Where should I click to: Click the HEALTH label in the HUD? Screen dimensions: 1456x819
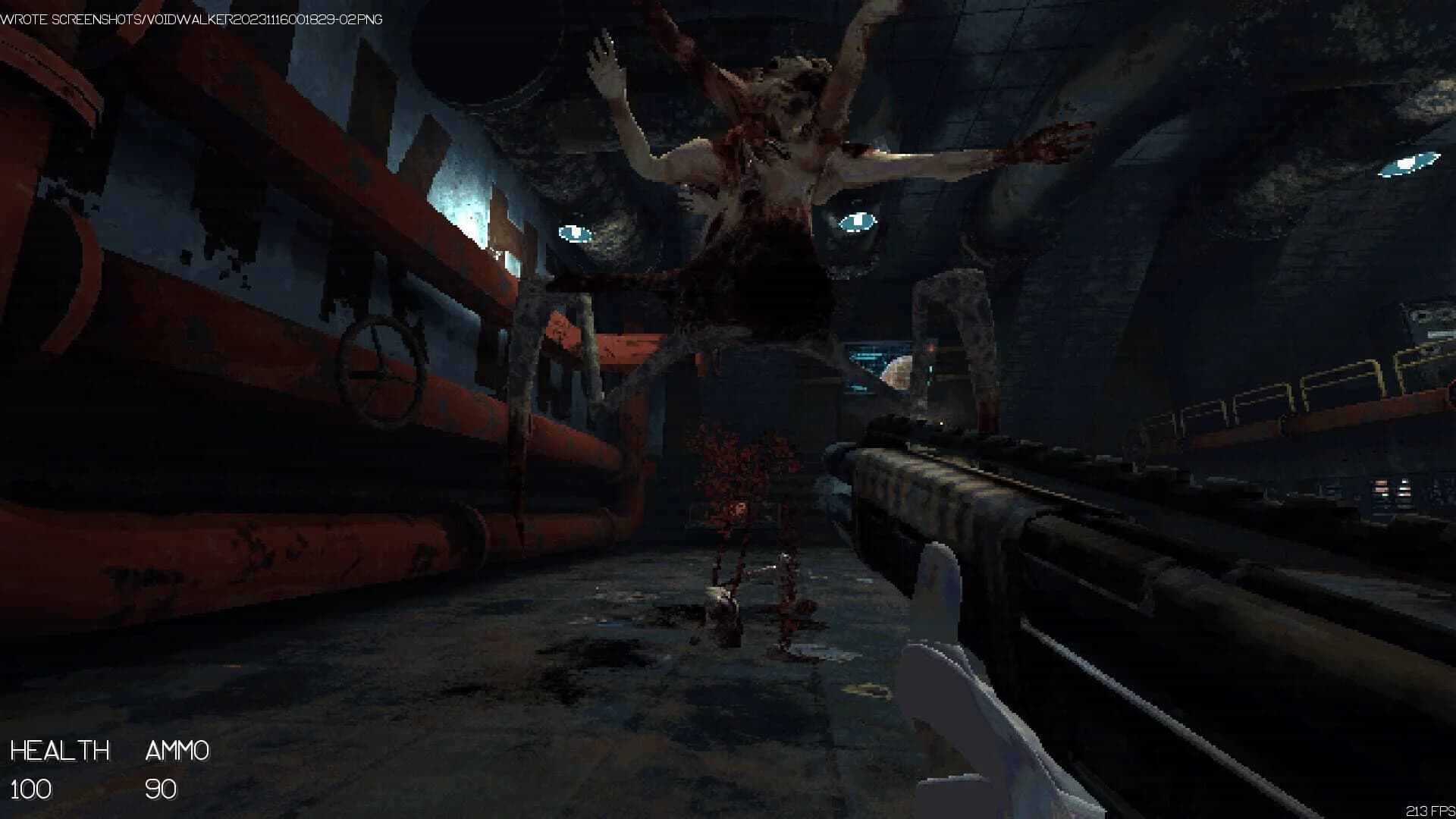point(61,751)
